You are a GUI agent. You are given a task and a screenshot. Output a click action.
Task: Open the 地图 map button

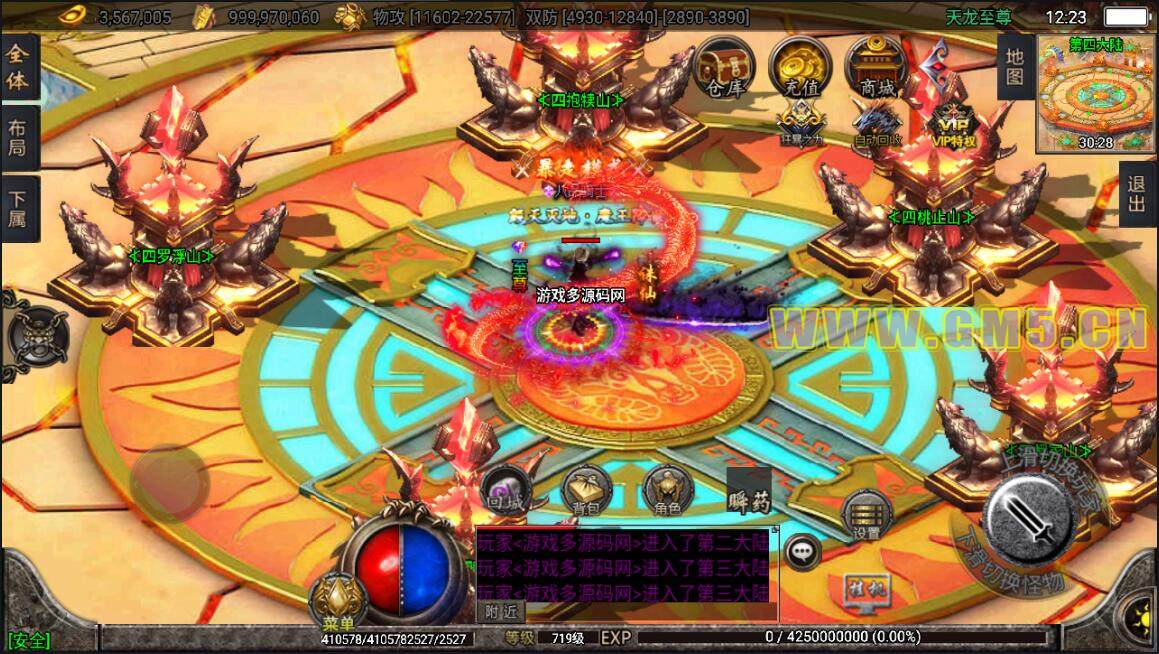(1014, 66)
